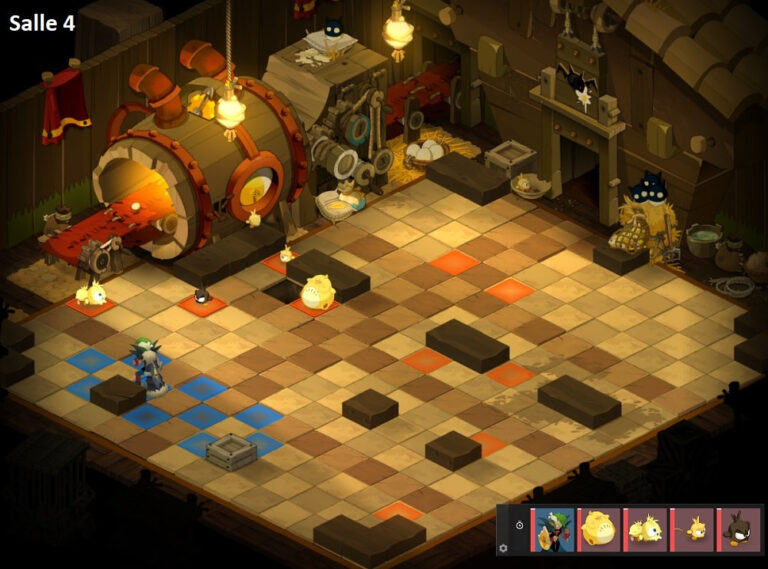This screenshot has height=569, width=768.
Task: Click the clock icon on the timeline
Action: [519, 524]
